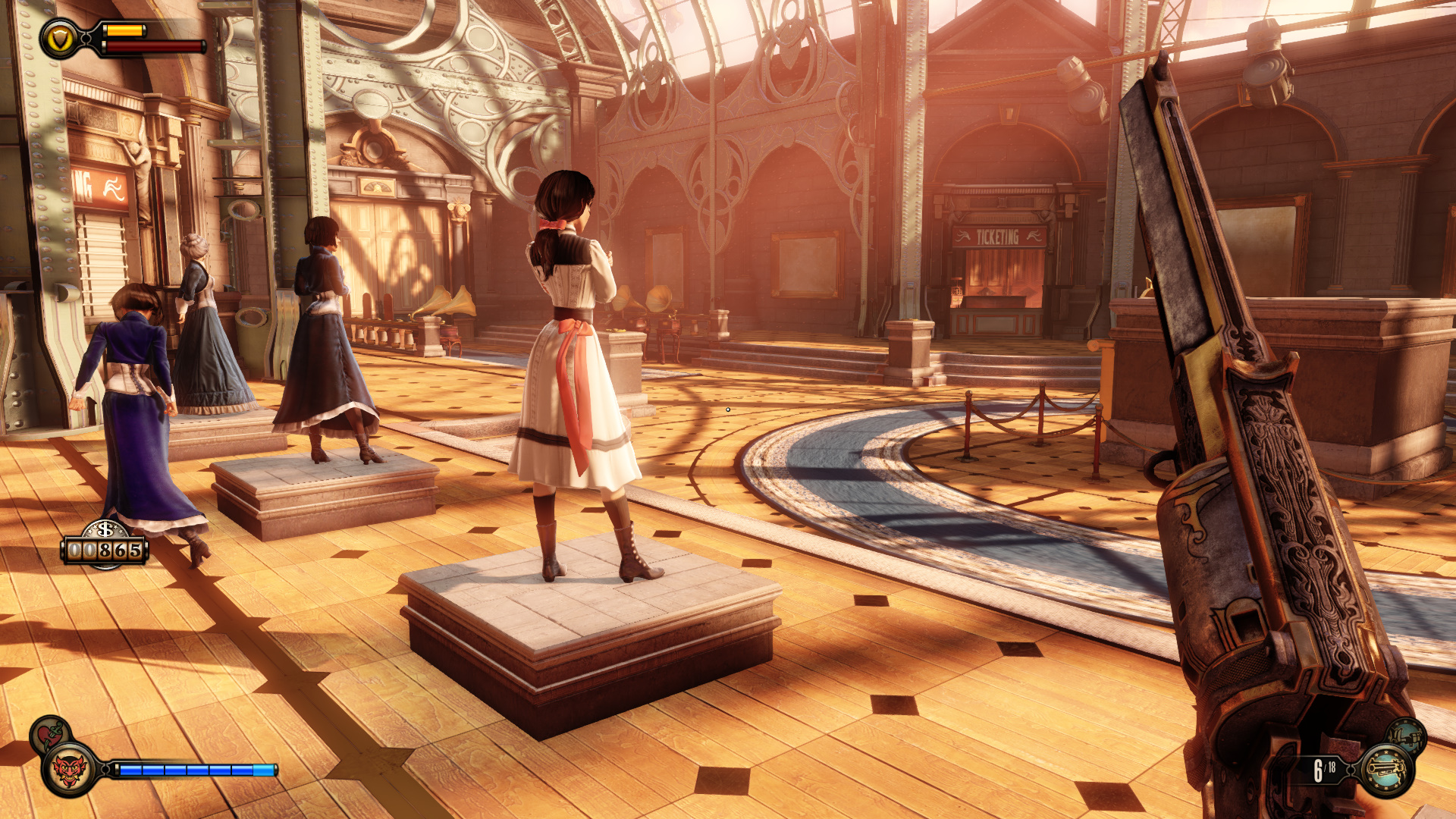Swap to the reserve weapon icon
The height and width of the screenshot is (819, 1456).
[x=1407, y=736]
